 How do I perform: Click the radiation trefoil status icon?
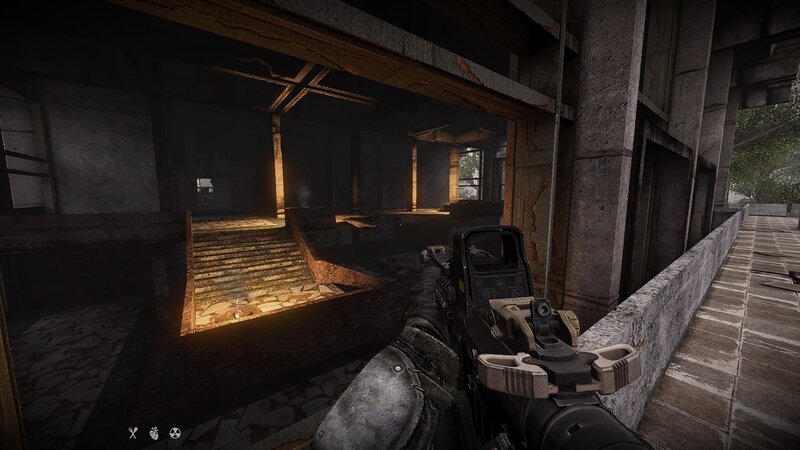[x=174, y=433]
